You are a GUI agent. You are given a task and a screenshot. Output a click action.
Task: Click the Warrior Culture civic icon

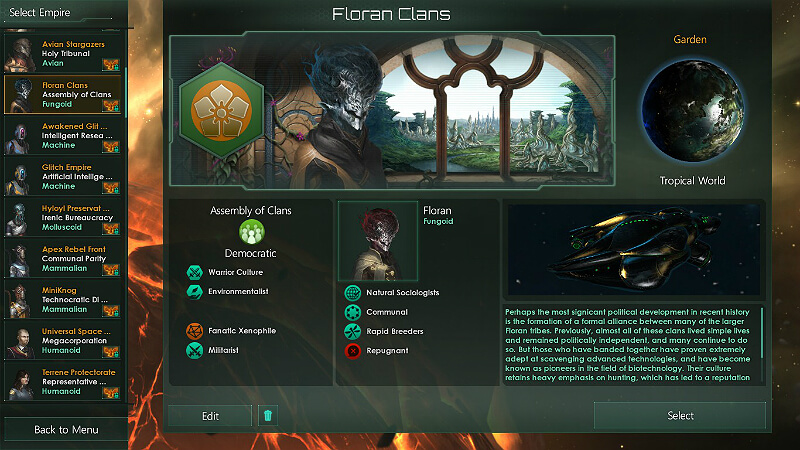[x=195, y=272]
